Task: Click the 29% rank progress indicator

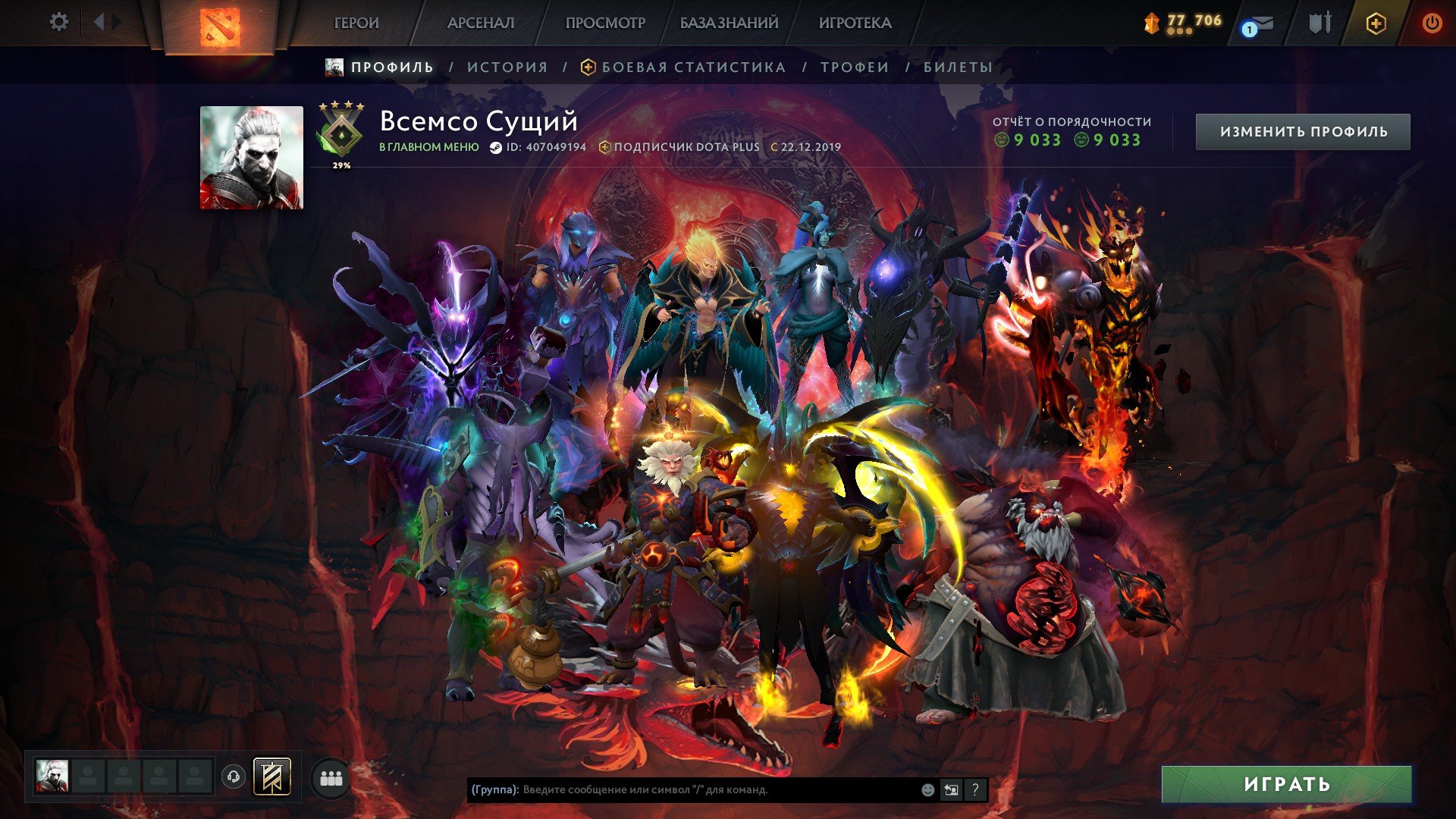Action: [340, 164]
